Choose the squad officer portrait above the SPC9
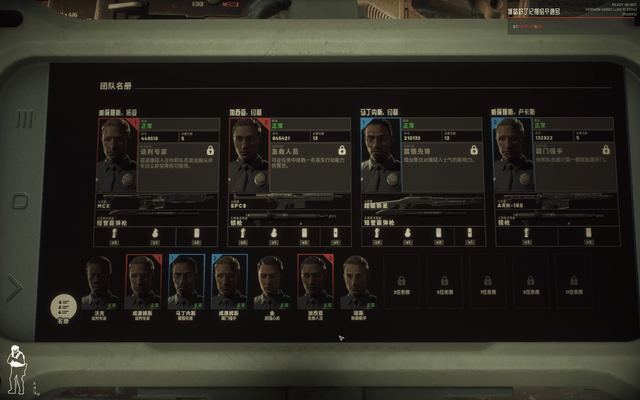640x400 pixels. click(x=248, y=154)
